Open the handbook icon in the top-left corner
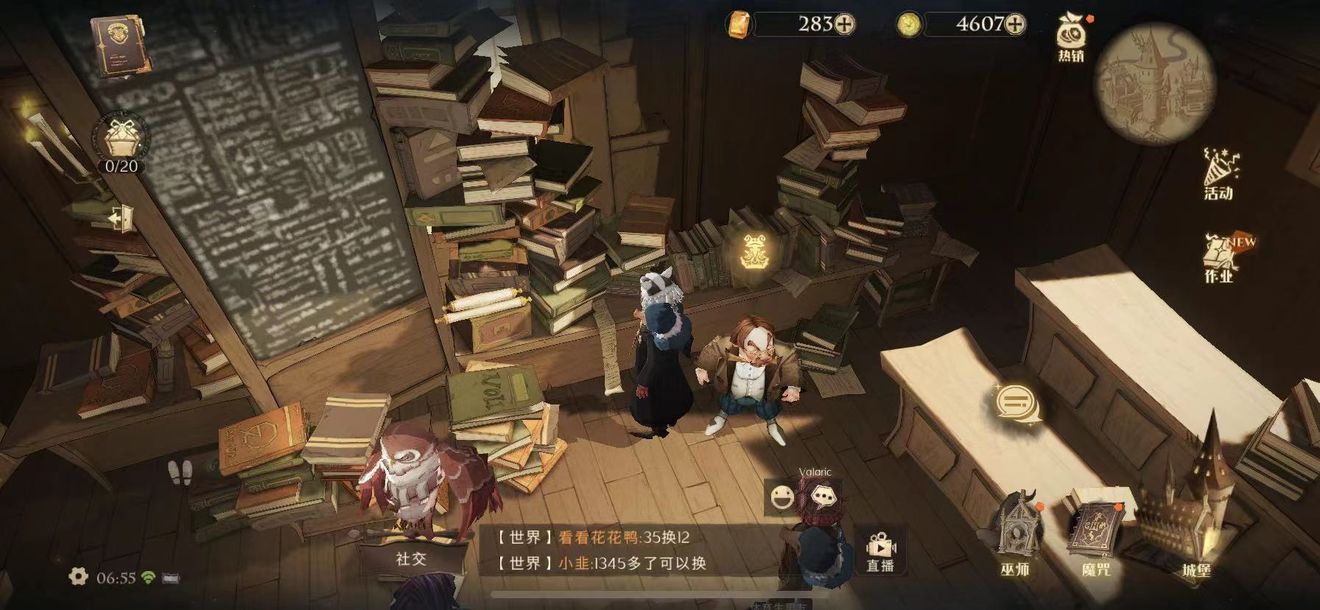 tap(115, 44)
